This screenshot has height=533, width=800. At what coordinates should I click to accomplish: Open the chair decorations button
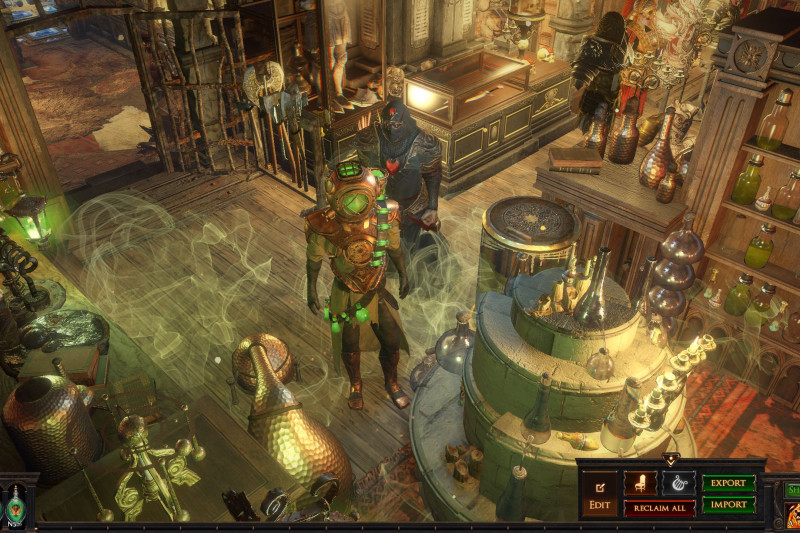click(x=641, y=483)
